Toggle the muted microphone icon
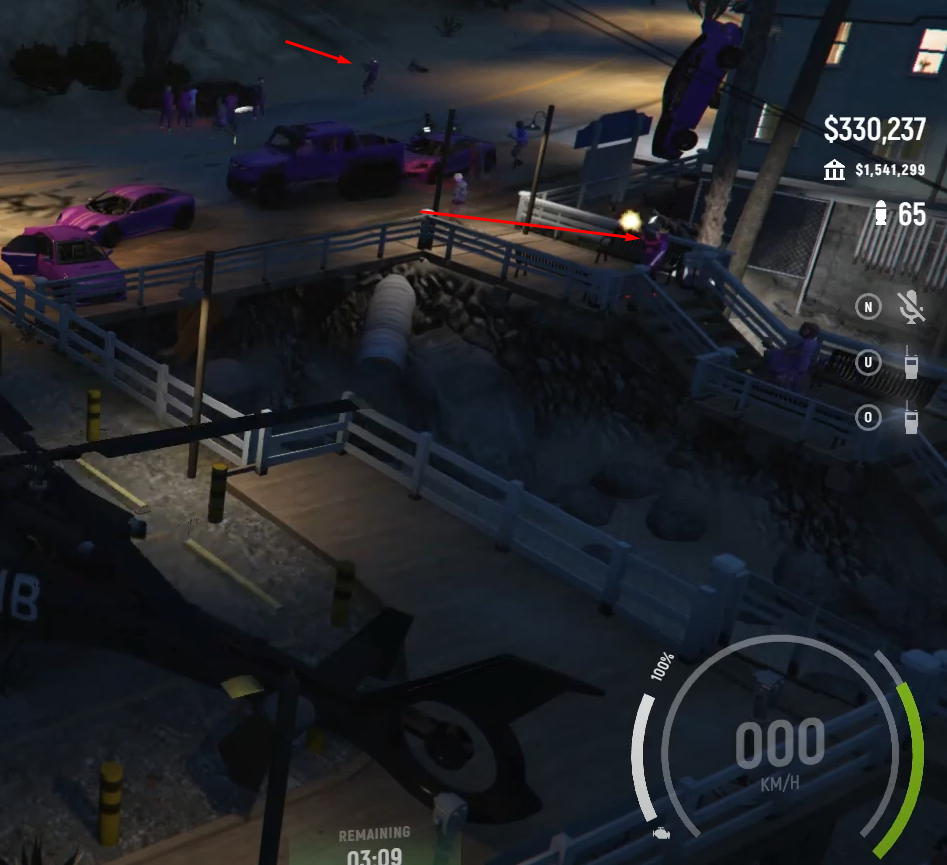The width and height of the screenshot is (947, 865). coord(912,308)
